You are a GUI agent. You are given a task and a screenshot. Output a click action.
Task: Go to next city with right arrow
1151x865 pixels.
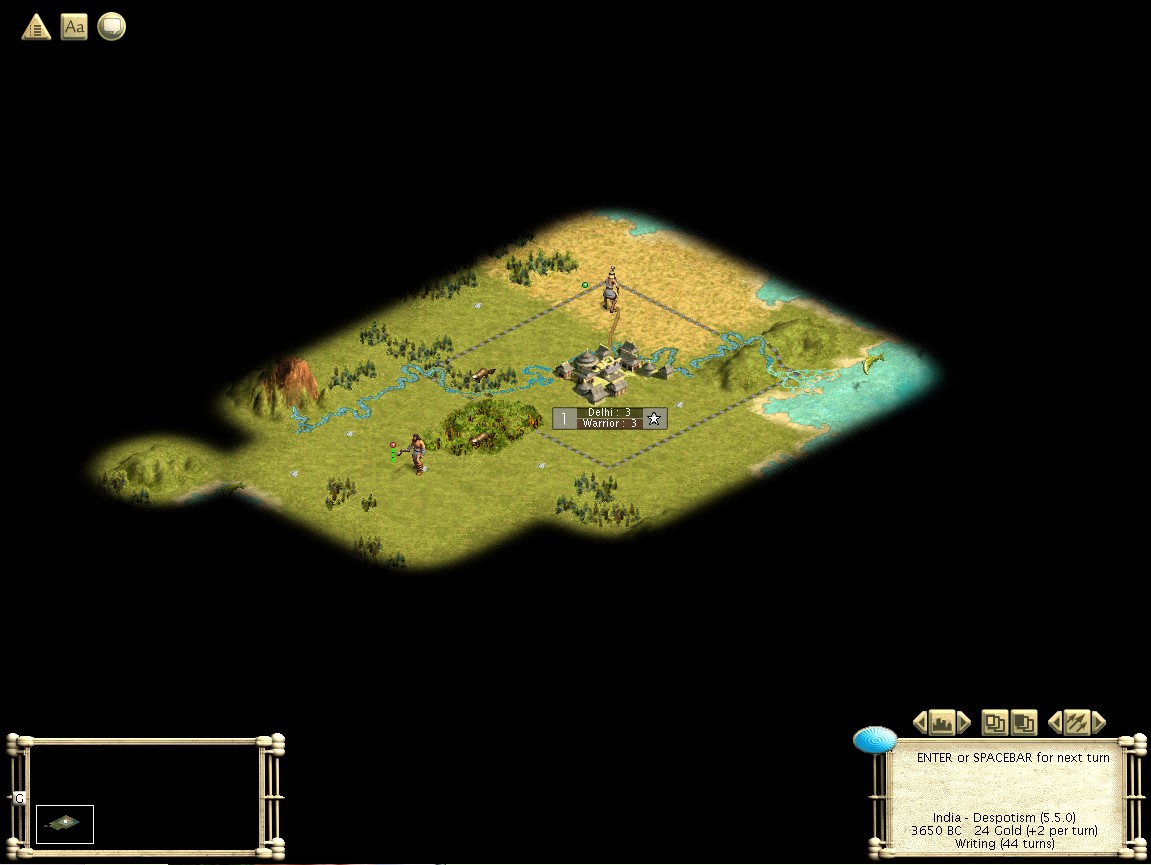(964, 722)
